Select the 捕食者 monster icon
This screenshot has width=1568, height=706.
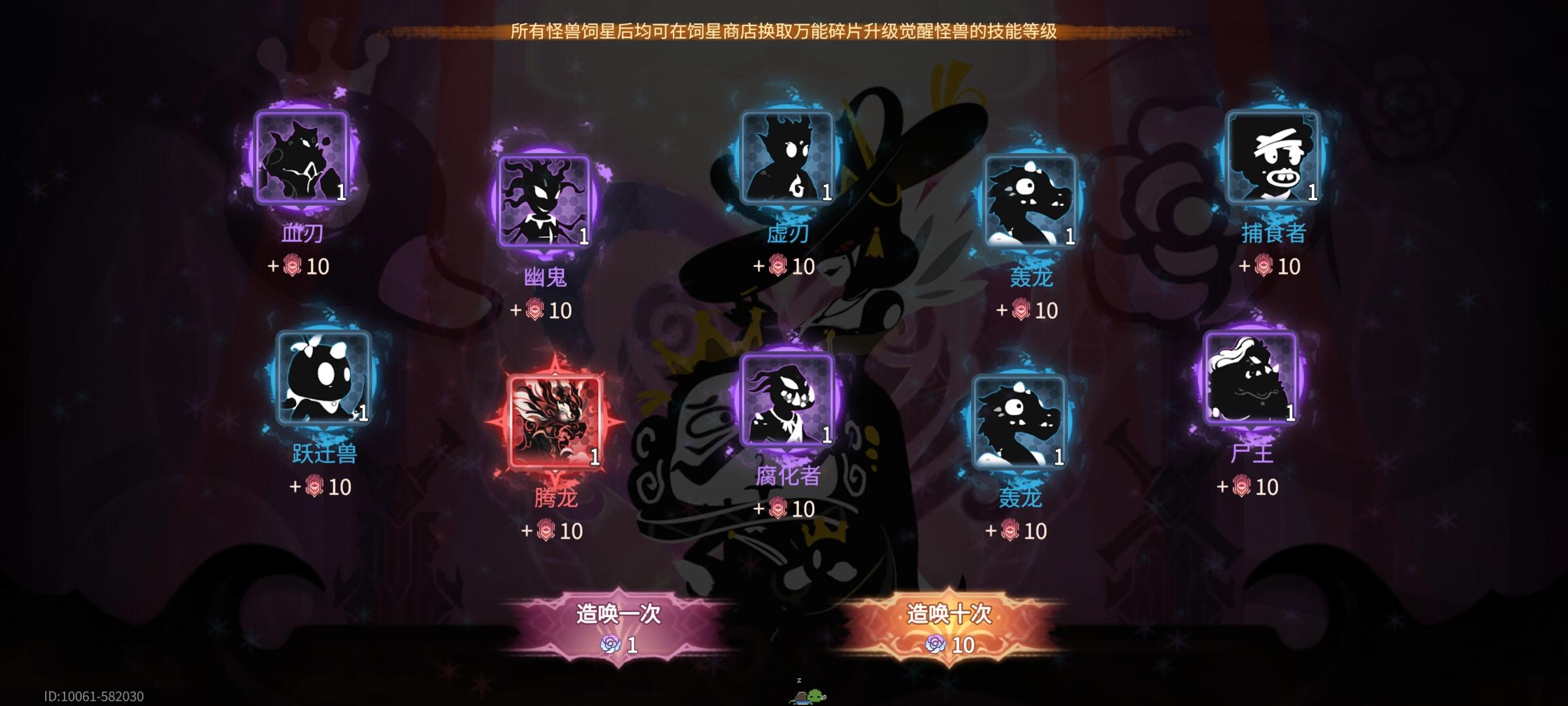point(1271,157)
